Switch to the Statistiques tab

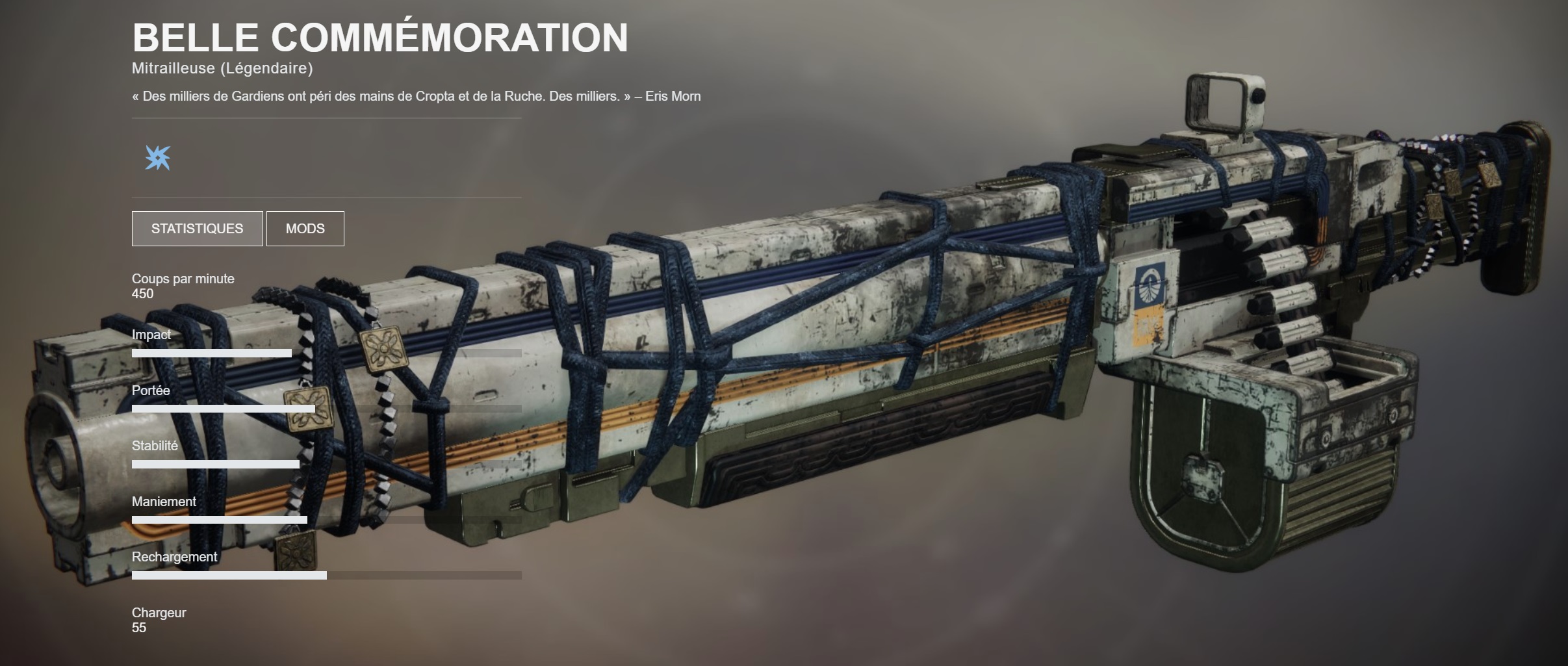pos(197,229)
